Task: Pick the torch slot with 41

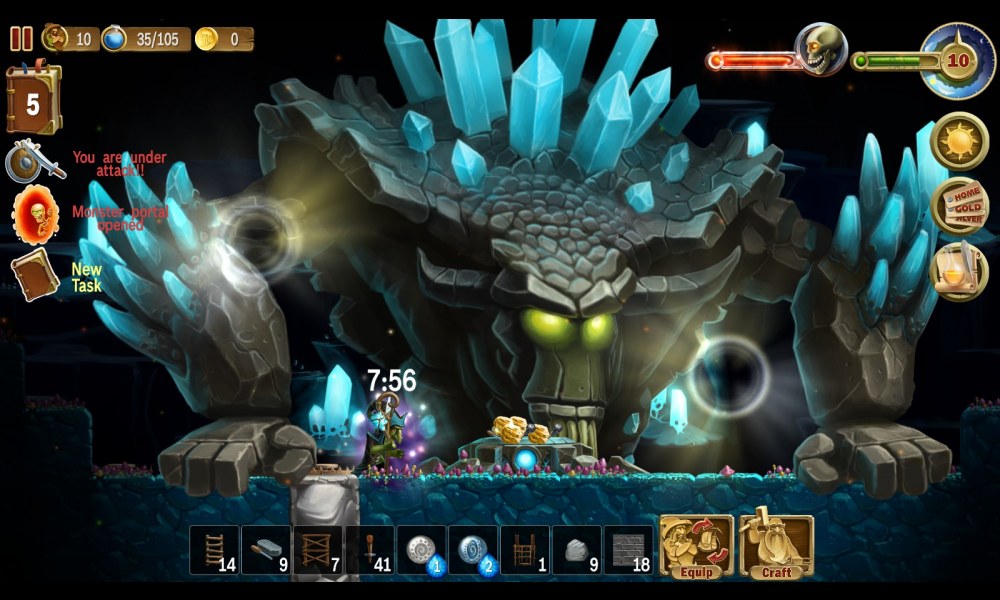Action: pos(370,550)
